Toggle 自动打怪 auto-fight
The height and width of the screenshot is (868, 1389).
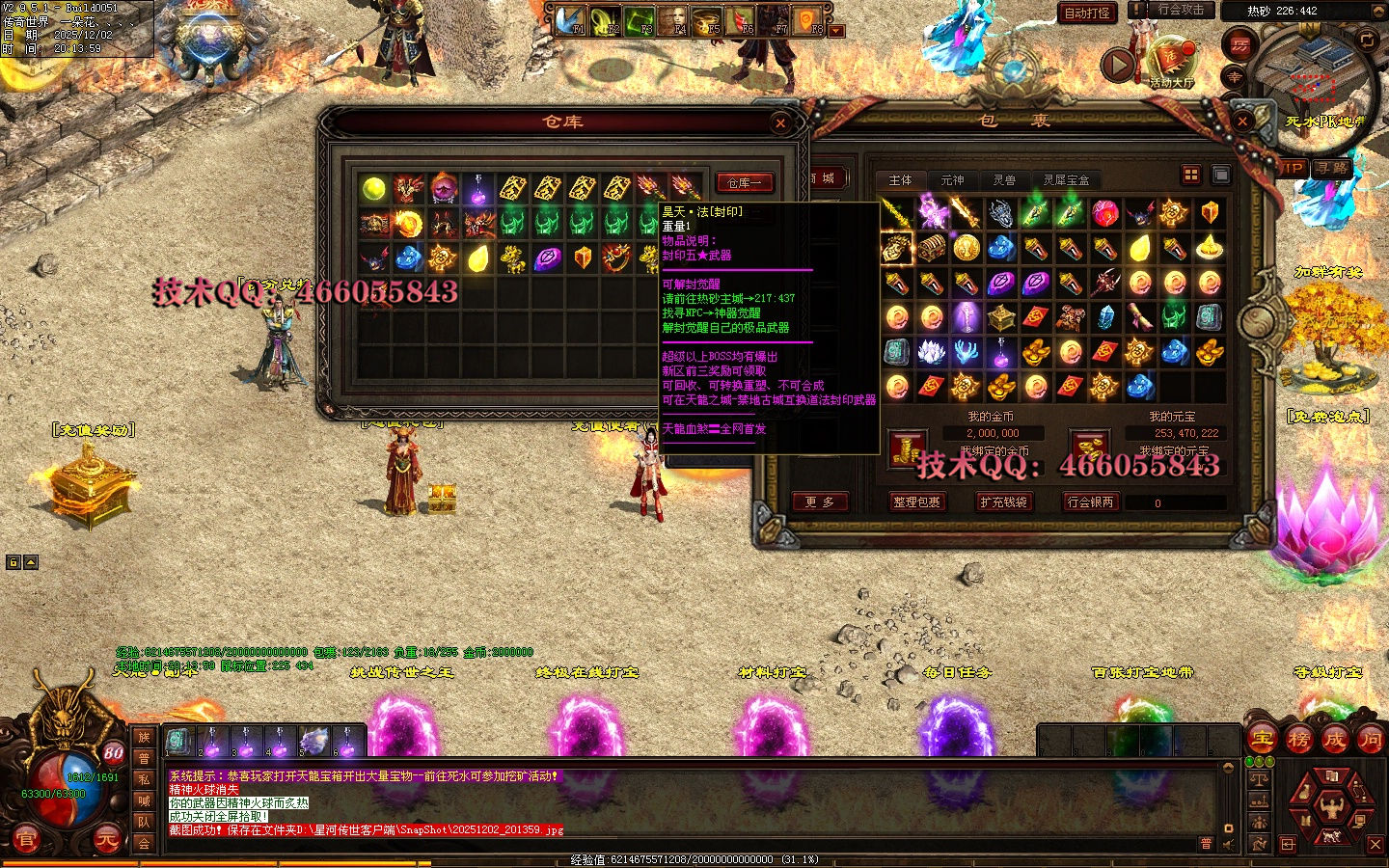coord(1087,13)
